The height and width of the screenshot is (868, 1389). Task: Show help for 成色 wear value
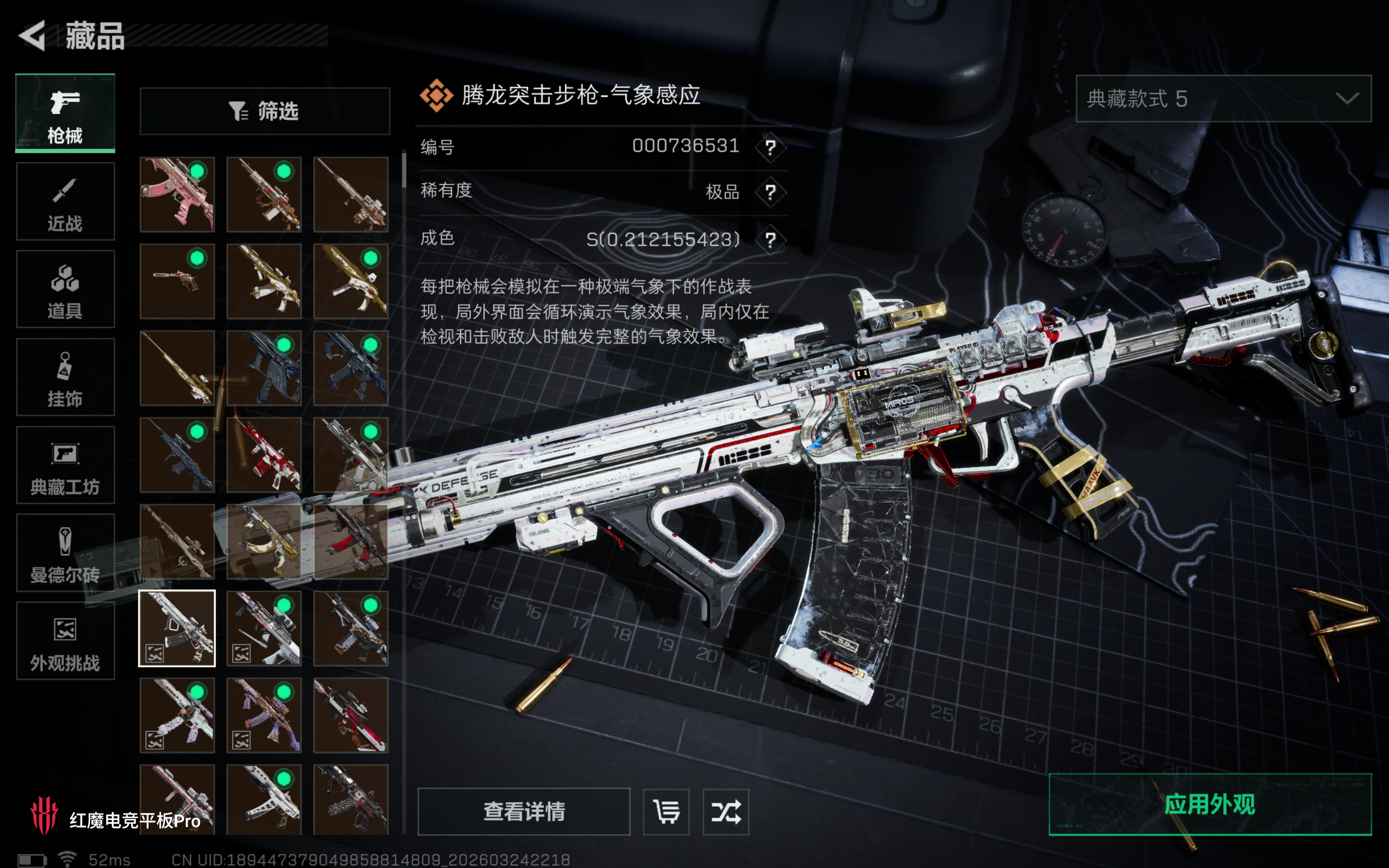coord(770,239)
